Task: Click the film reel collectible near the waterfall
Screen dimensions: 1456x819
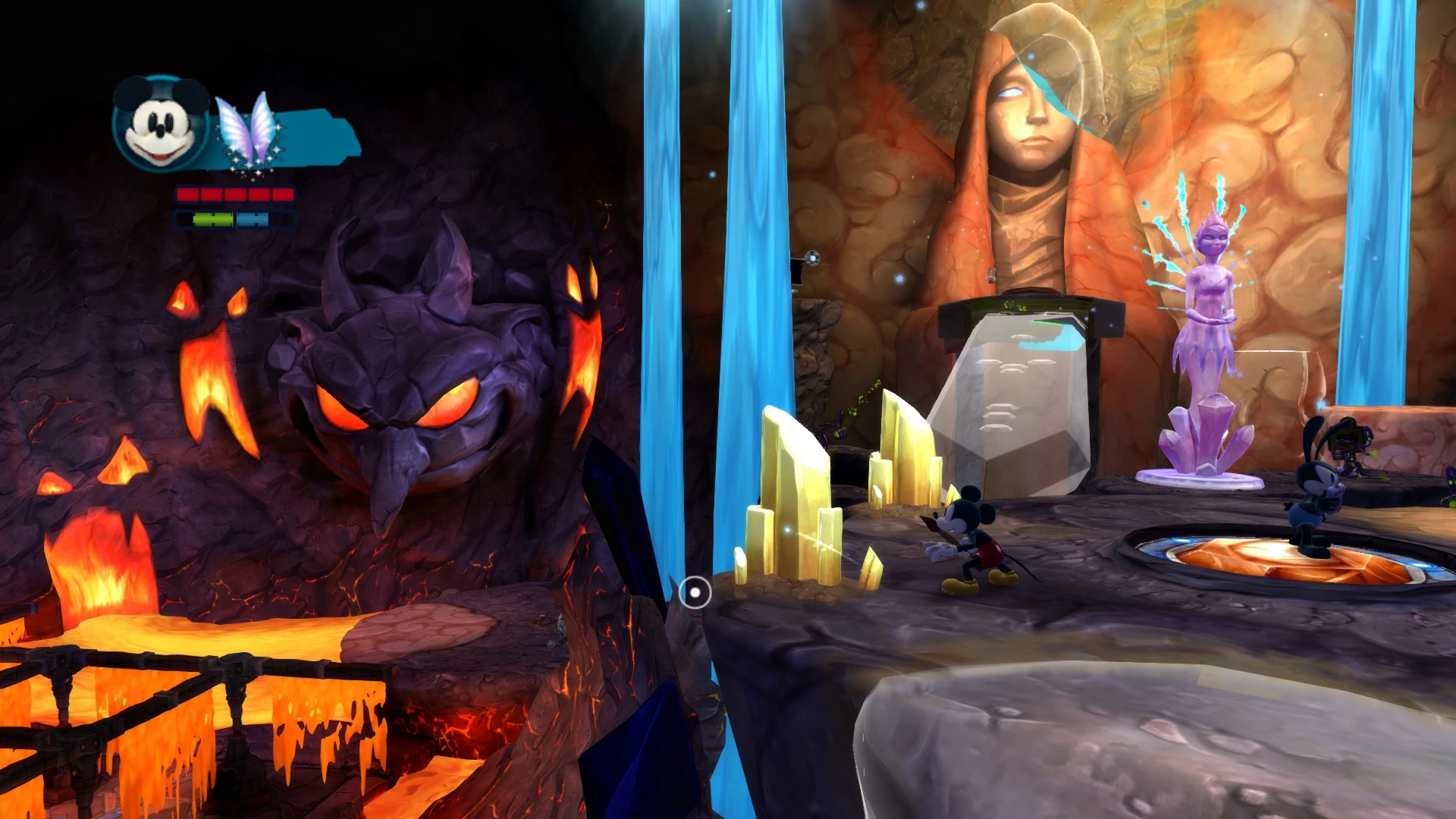Action: (812, 258)
